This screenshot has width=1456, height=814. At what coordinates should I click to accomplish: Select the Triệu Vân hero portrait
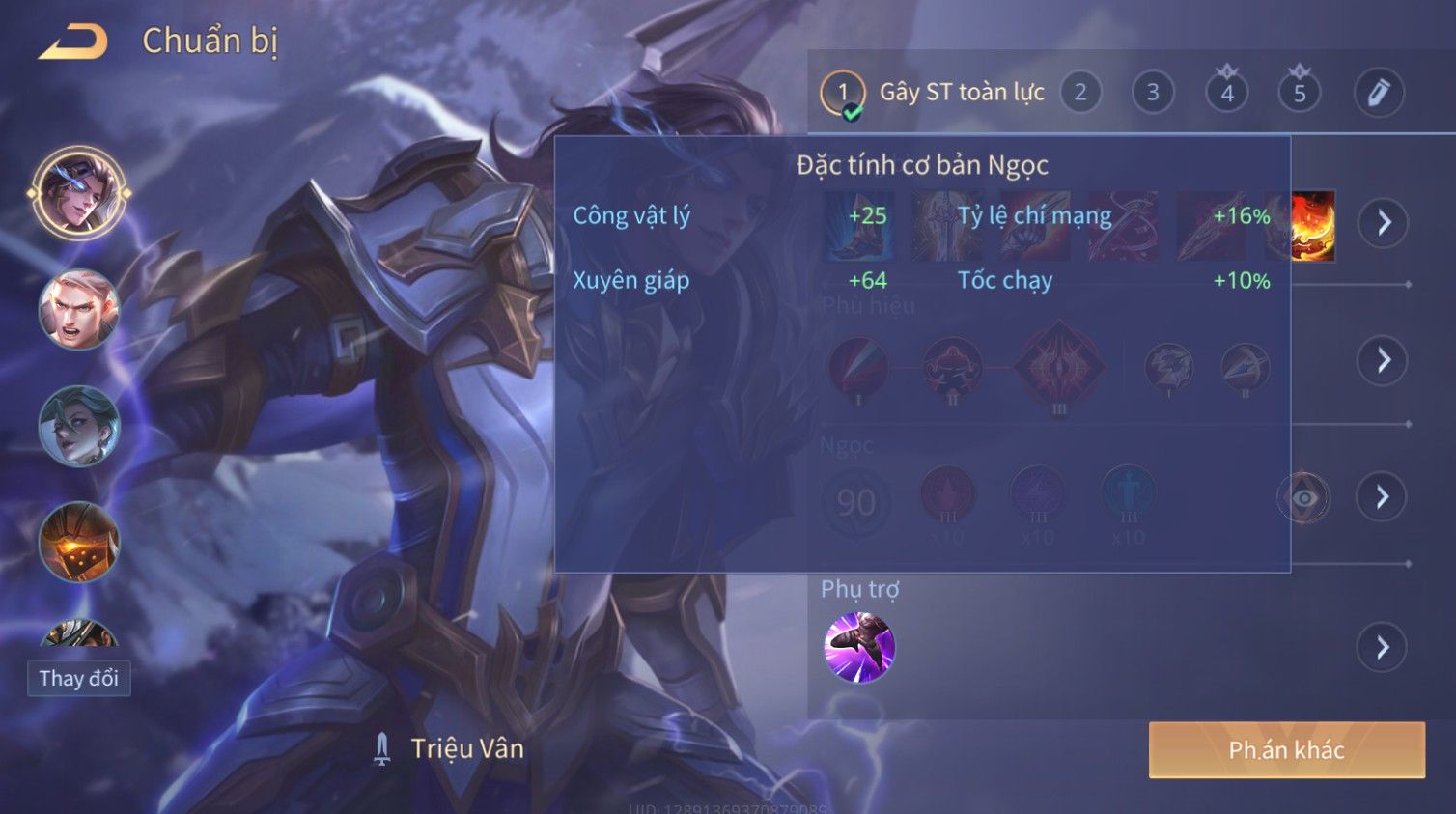coord(79,193)
